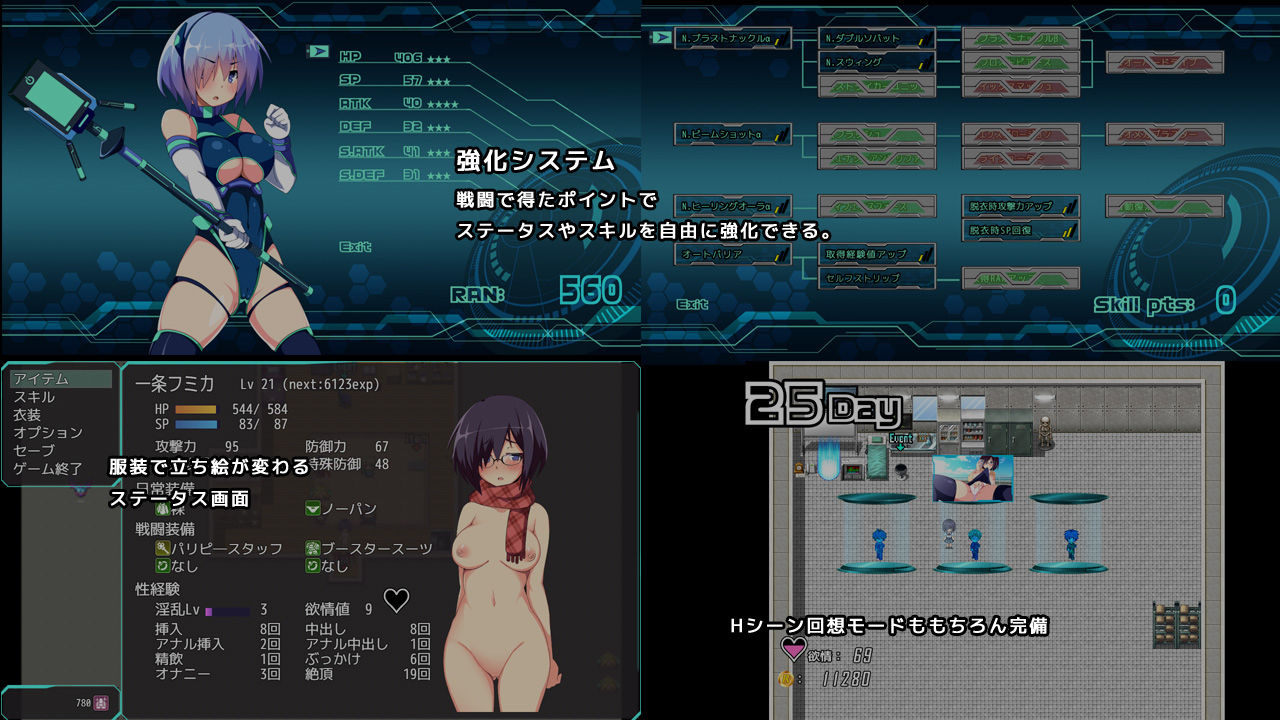Click the daily outfit 裸 slot icon
The image size is (1280, 720).
pyautogui.click(x=164, y=508)
